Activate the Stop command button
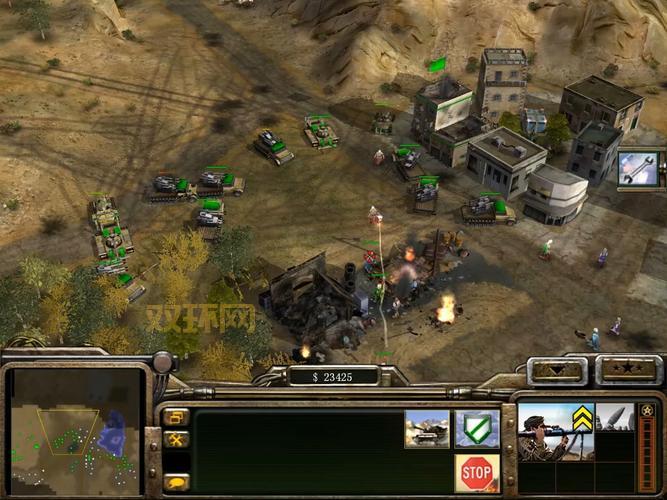Viewport: 667px width, 500px height. [x=477, y=472]
